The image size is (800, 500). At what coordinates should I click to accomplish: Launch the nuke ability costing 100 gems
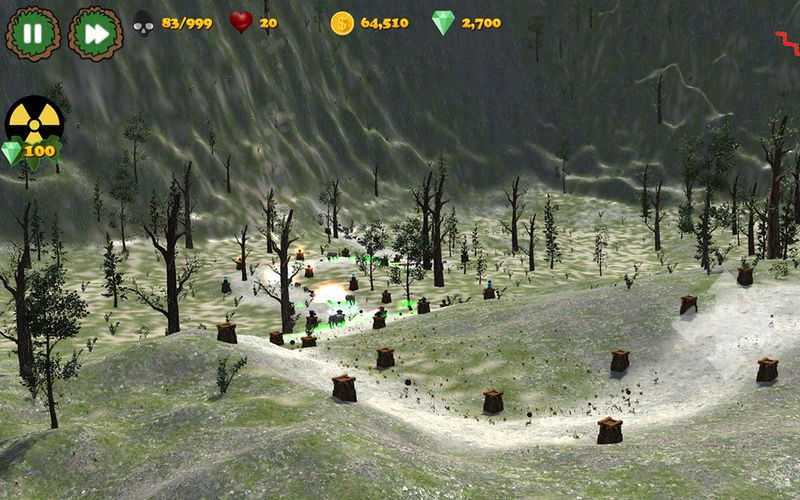(34, 124)
